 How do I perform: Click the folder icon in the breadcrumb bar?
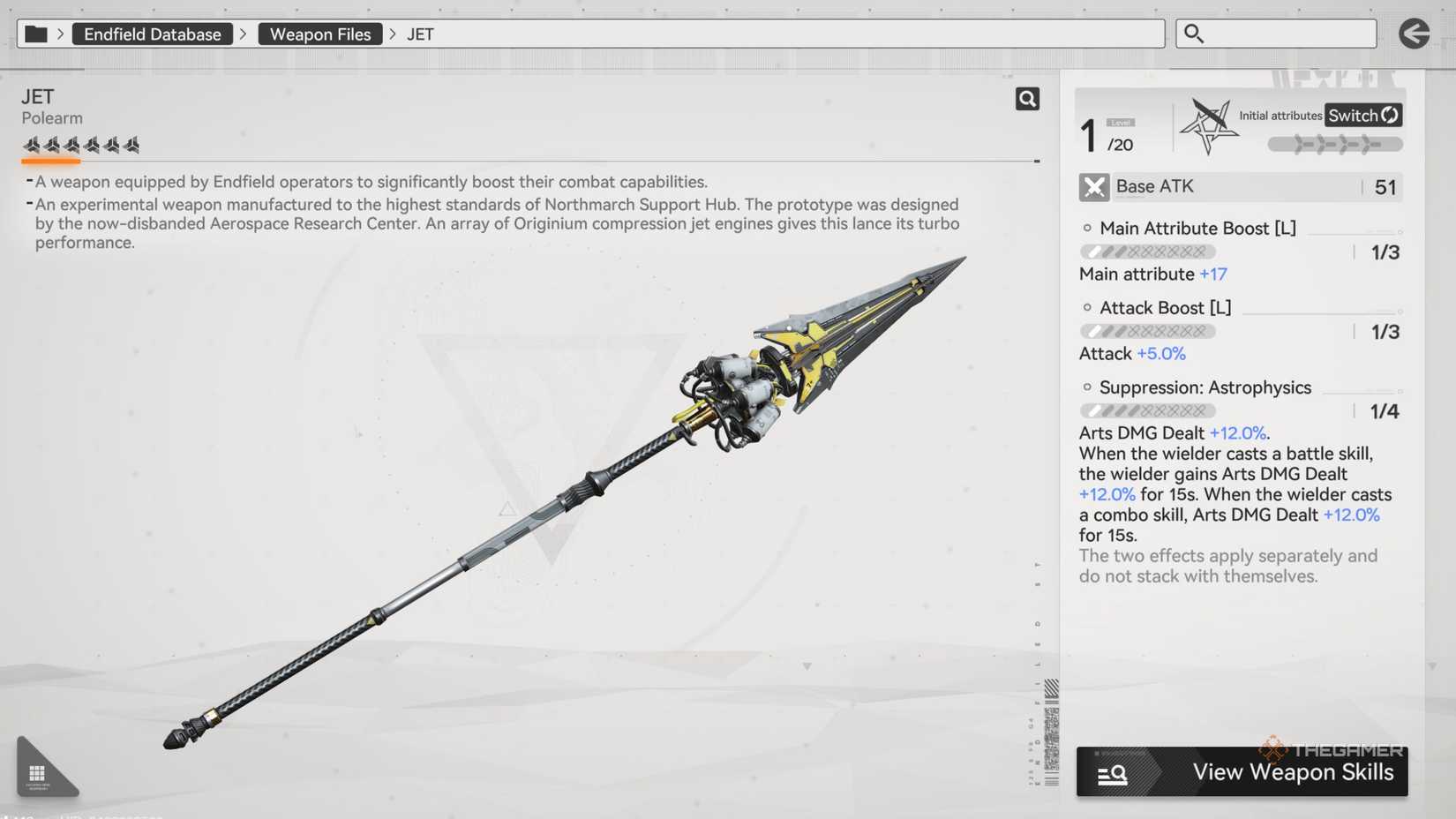click(x=36, y=33)
